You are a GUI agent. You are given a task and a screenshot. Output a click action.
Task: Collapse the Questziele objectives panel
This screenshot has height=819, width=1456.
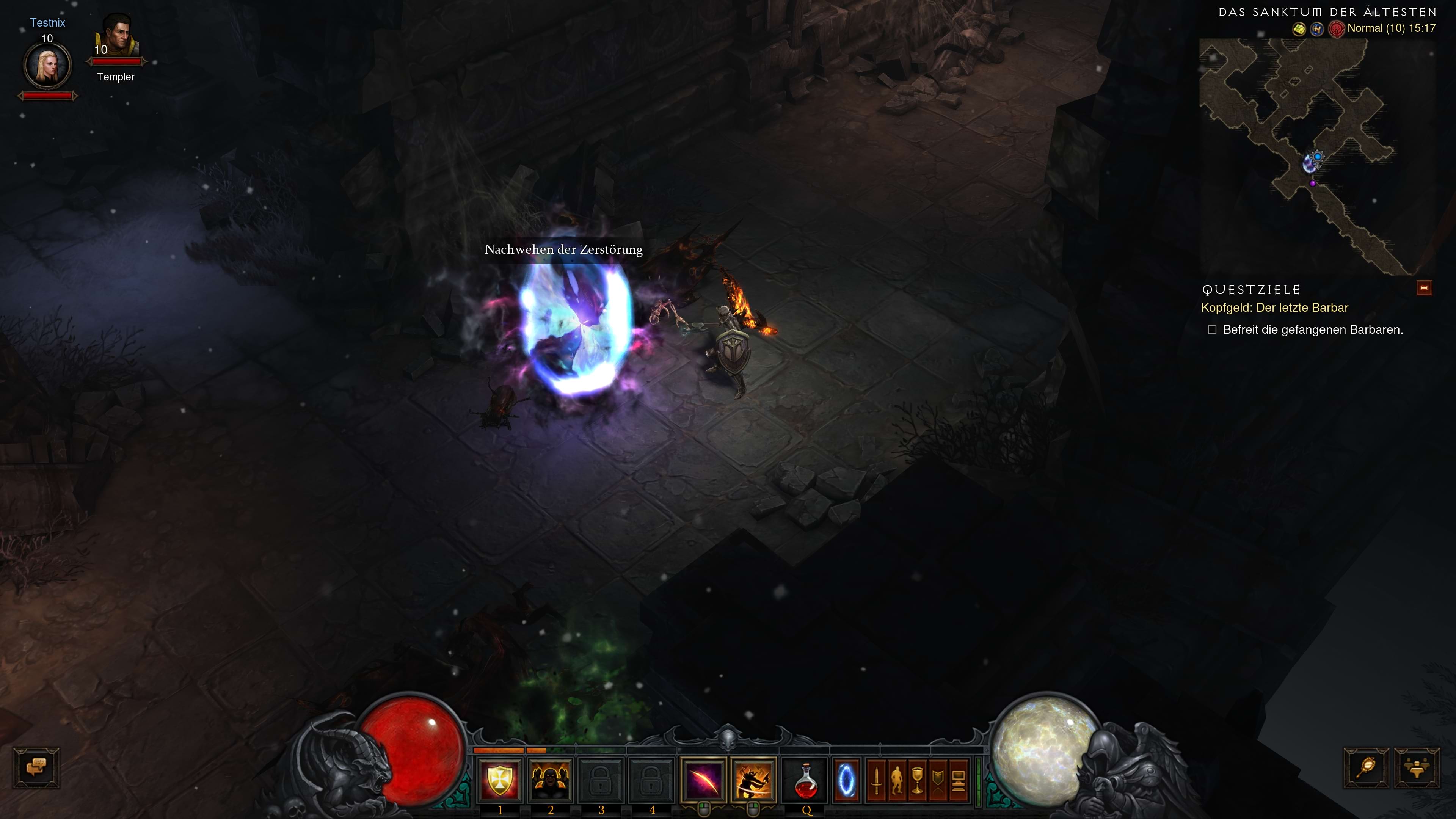tap(1424, 288)
